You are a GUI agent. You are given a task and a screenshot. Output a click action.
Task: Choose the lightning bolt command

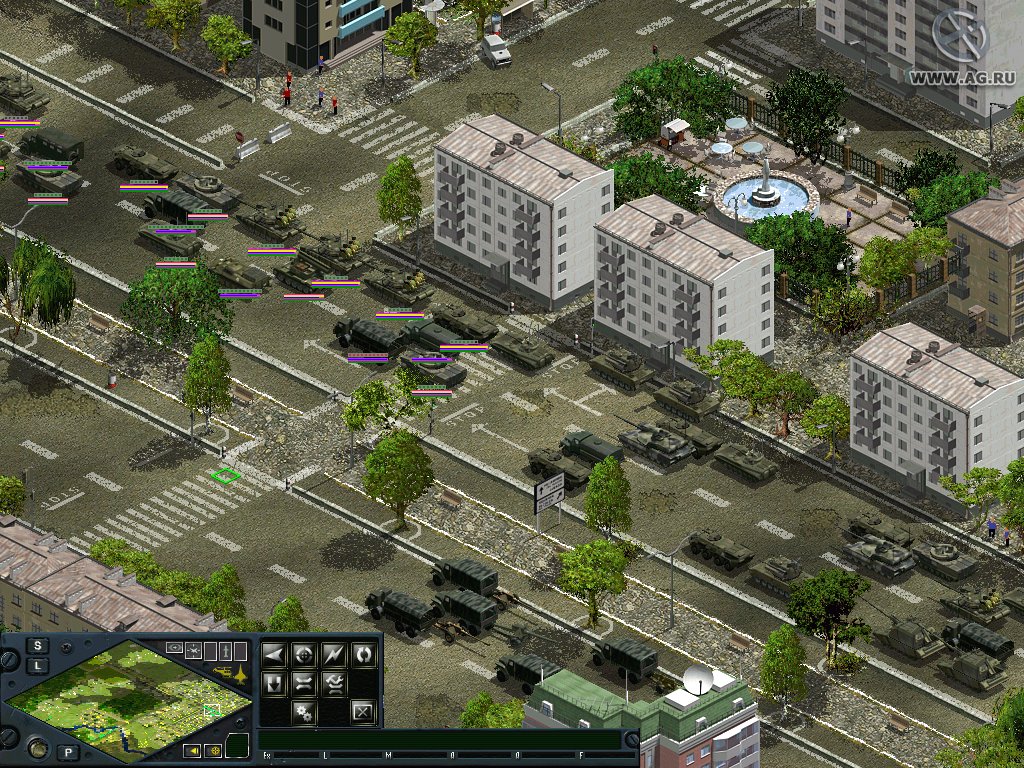tap(333, 655)
